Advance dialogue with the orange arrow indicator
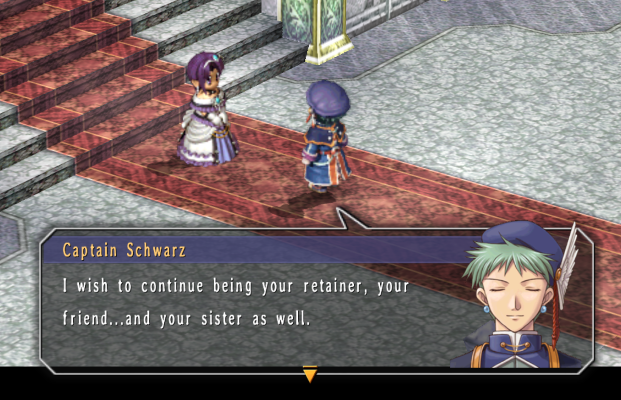Viewport: 621px width, 400px height. coord(310,374)
